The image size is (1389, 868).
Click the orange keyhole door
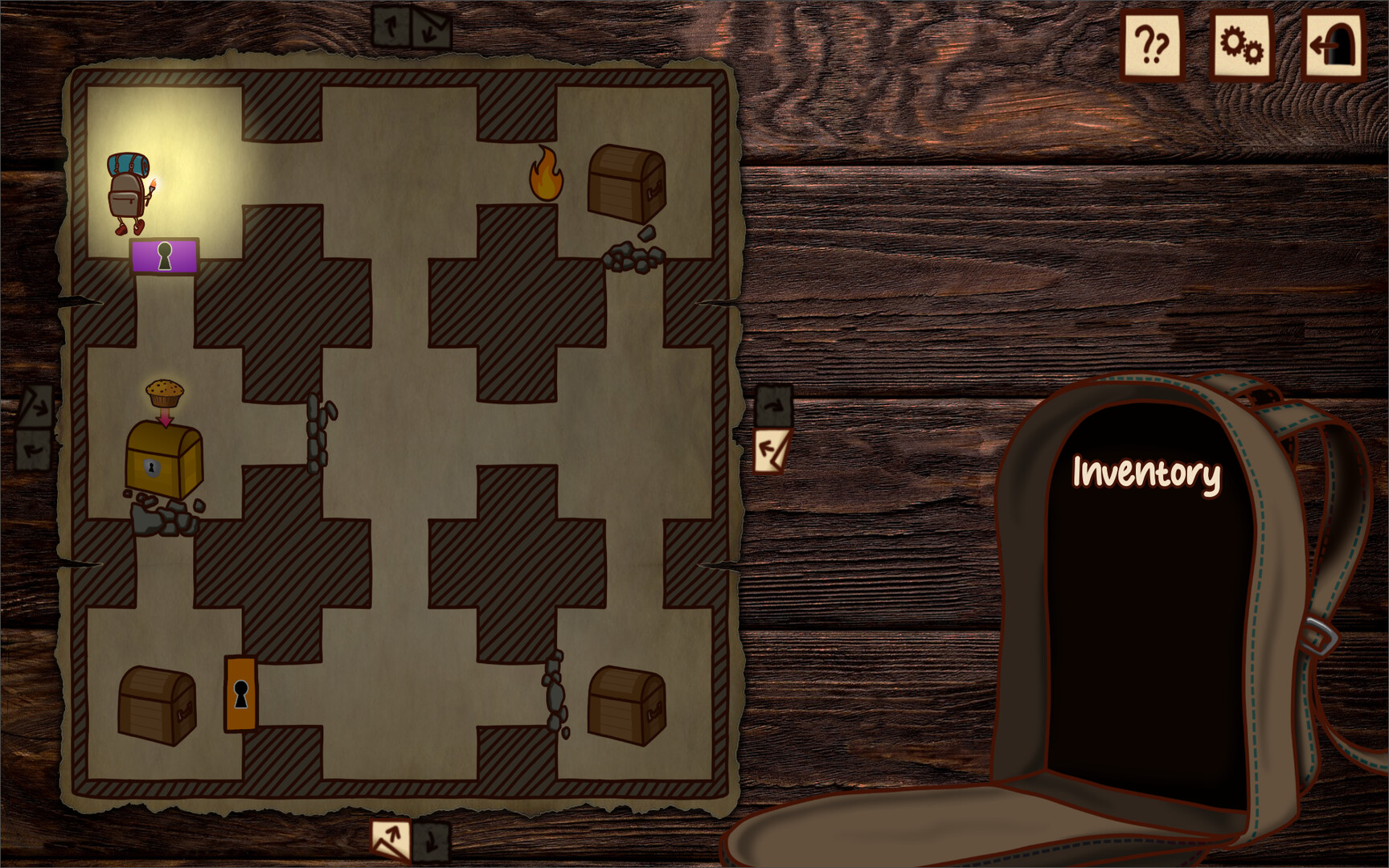tap(239, 696)
